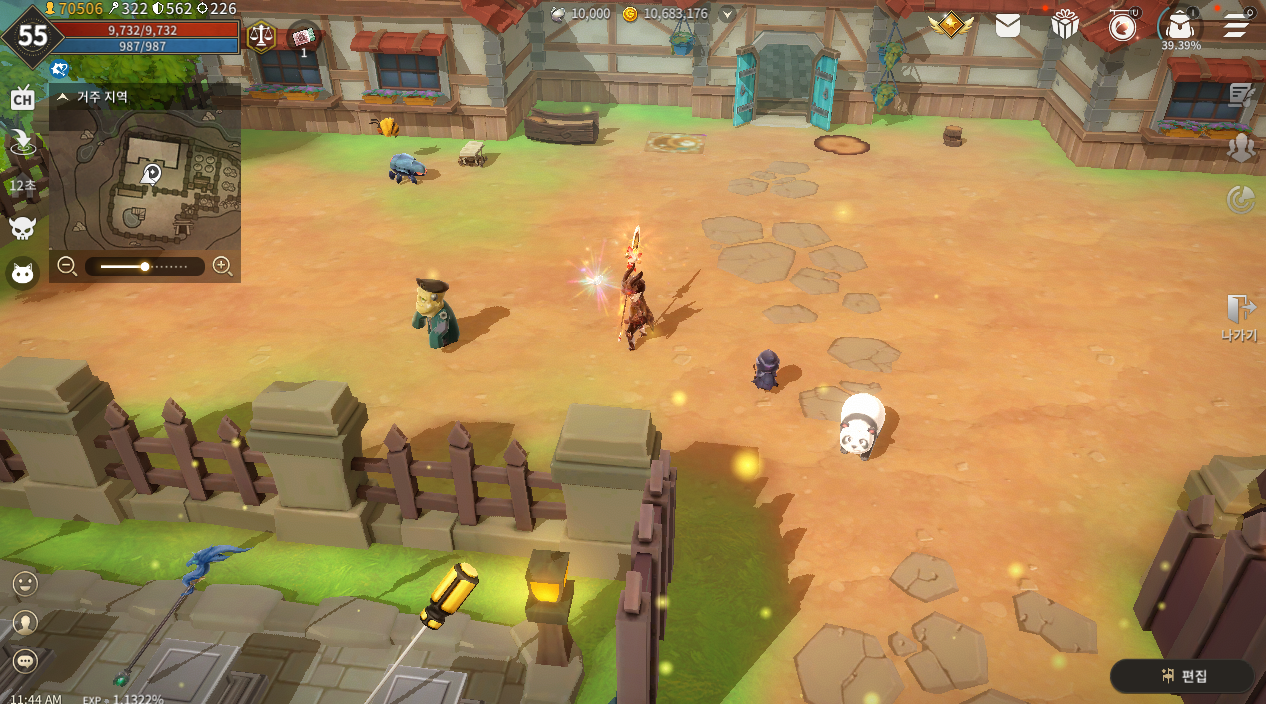Click the horned skull icon
Screen dimensions: 1266x704
point(22,228)
